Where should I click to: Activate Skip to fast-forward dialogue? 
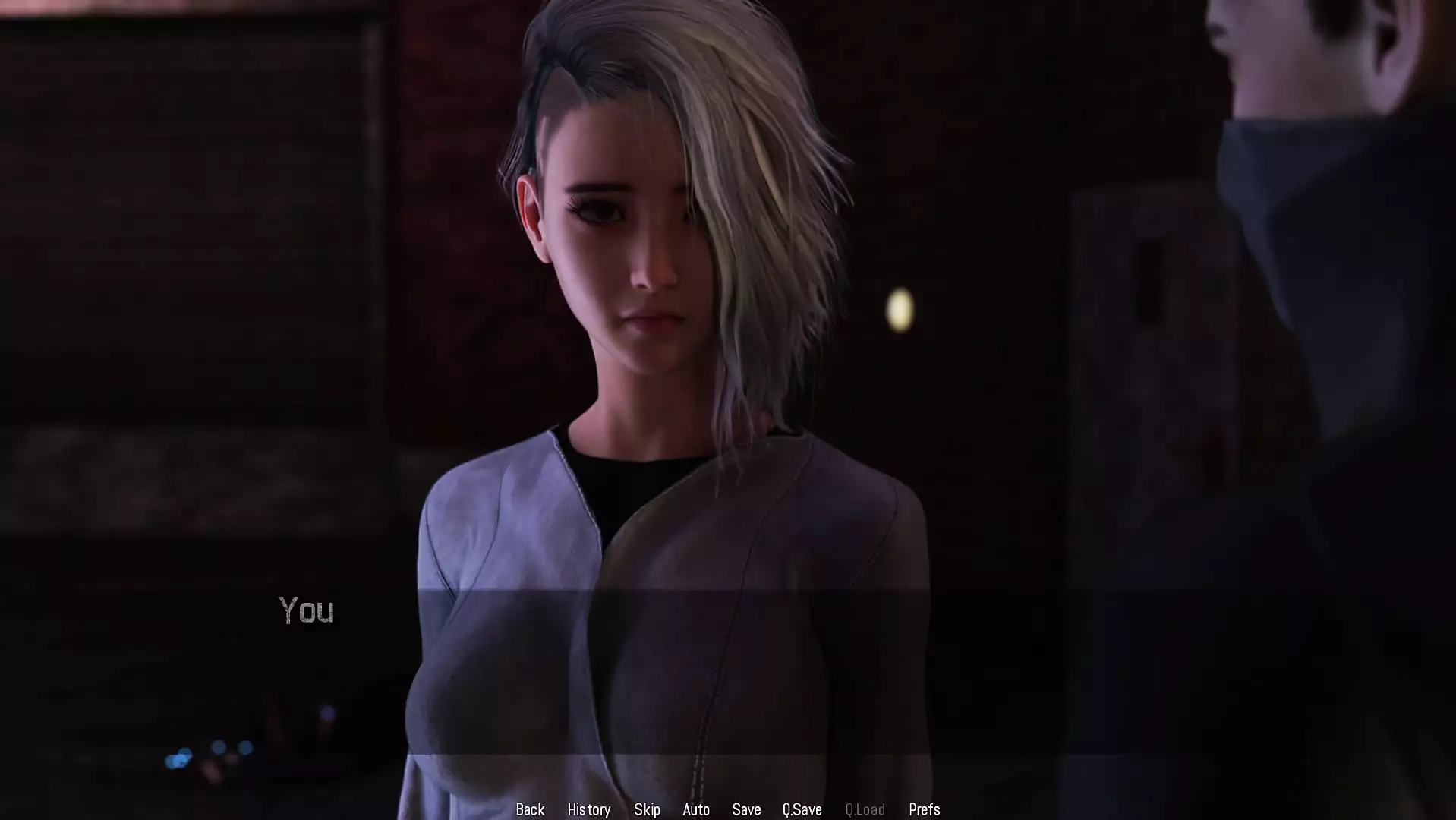(647, 809)
